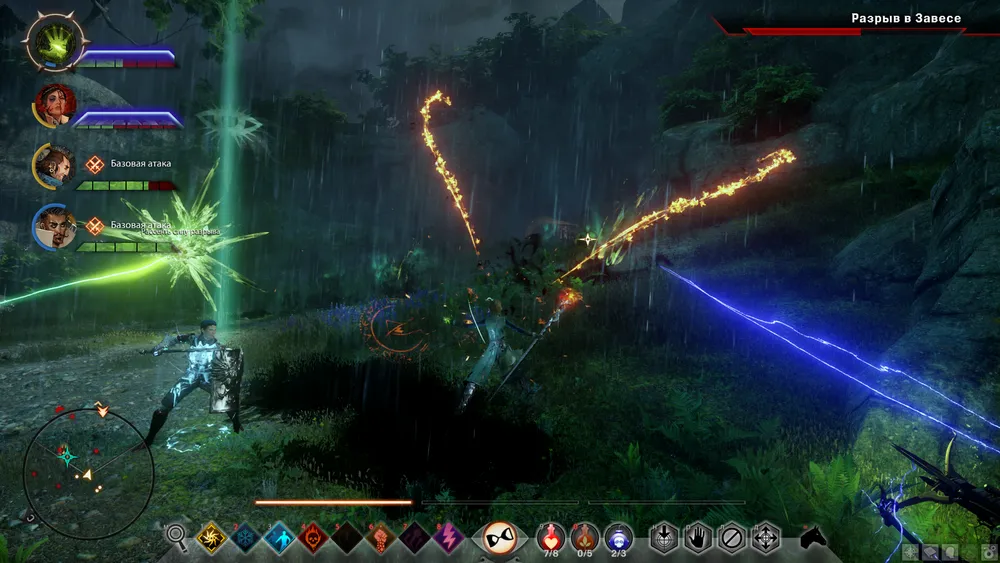Issue the open hand hold command
Viewport: 1000px width, 563px height.
[x=698, y=538]
